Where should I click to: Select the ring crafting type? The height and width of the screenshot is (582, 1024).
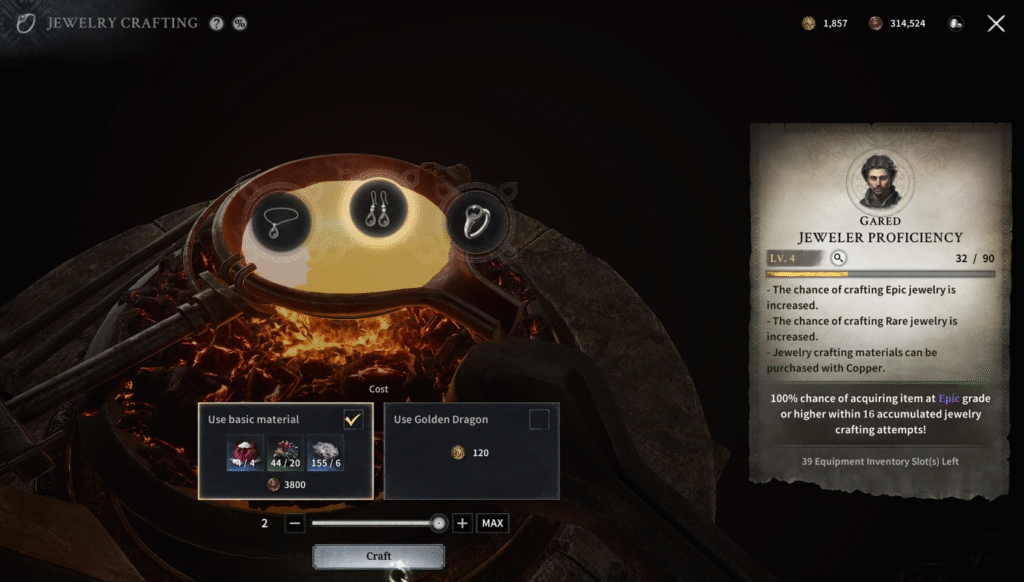(477, 218)
